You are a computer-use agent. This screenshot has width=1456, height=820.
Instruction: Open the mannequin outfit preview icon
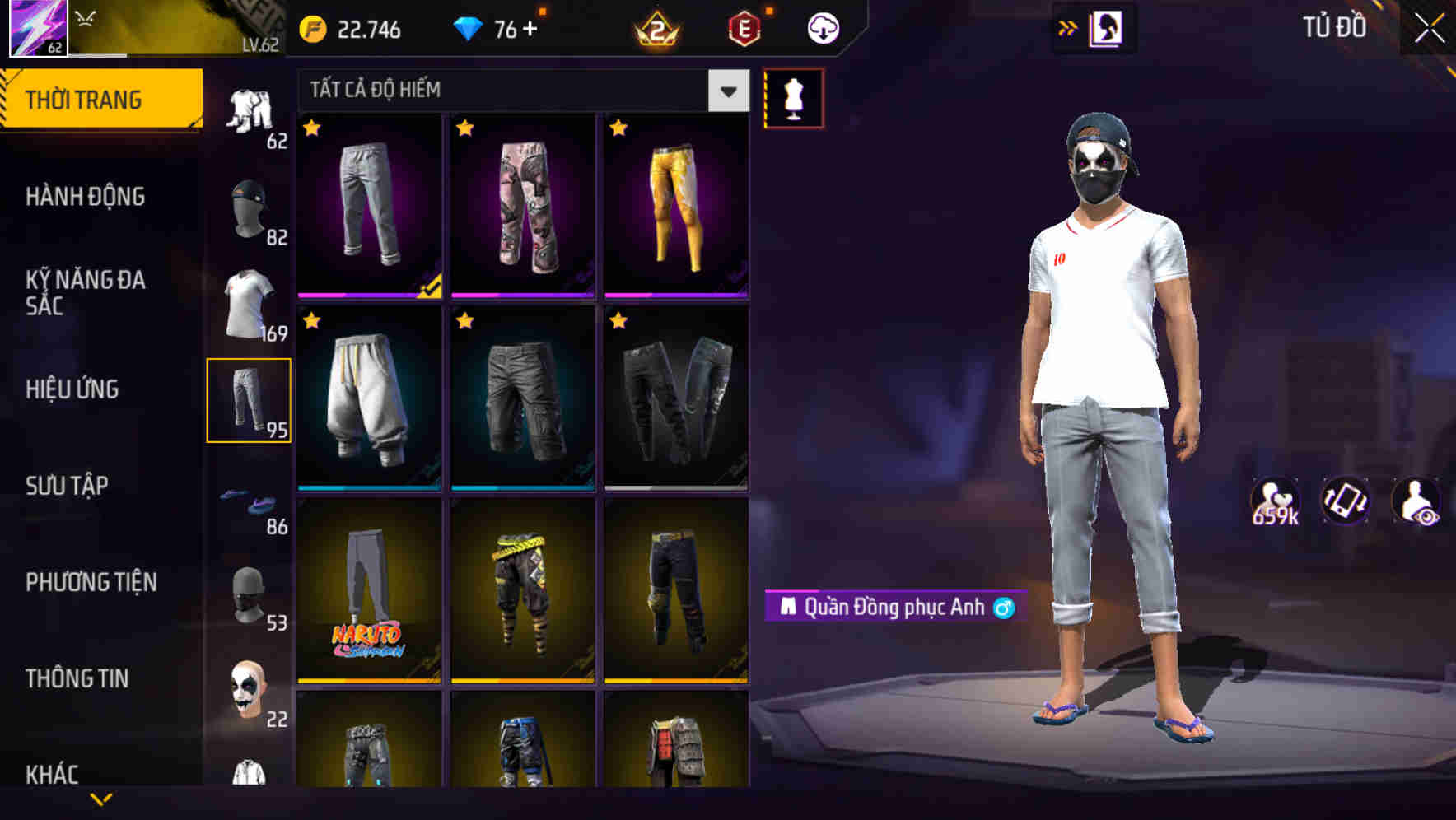coord(792,96)
